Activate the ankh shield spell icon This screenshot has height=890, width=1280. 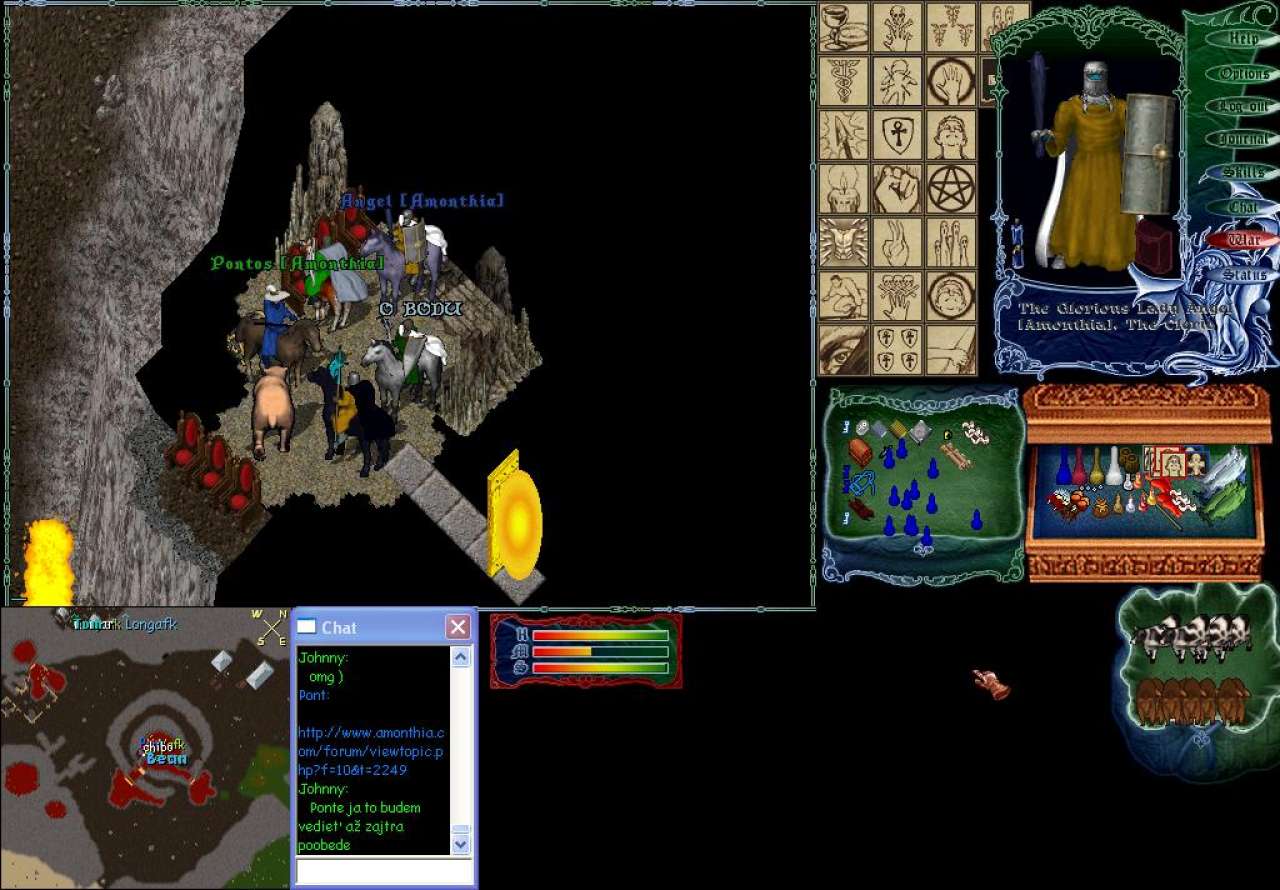pyautogui.click(x=897, y=135)
